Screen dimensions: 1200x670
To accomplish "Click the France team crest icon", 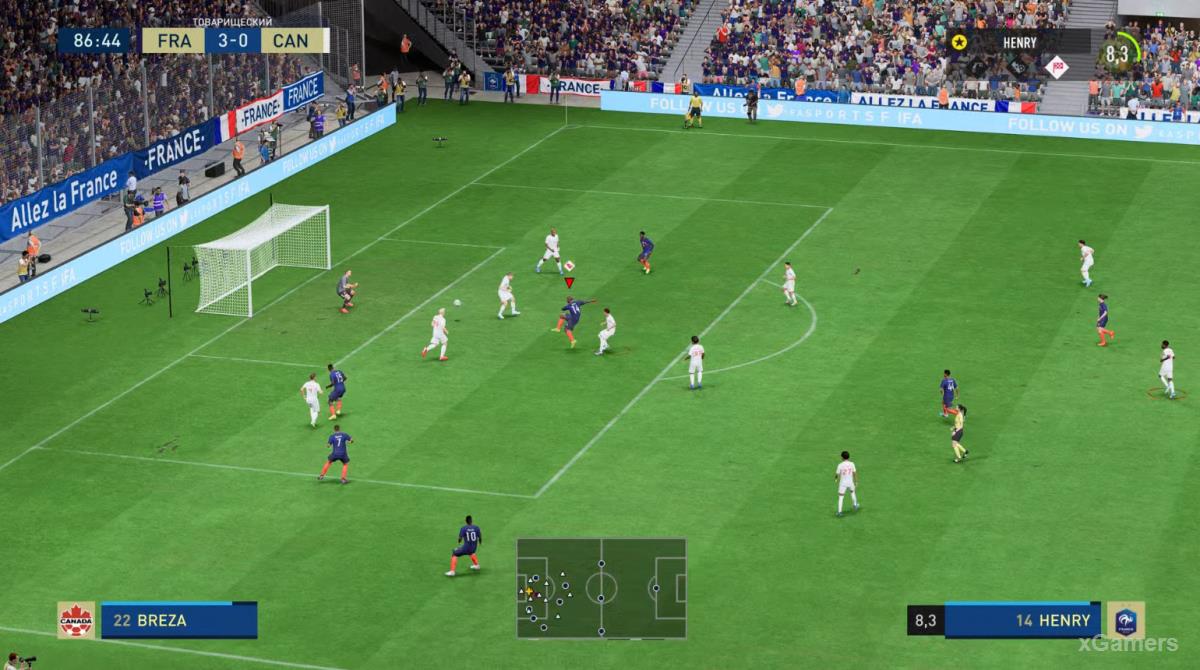I will coord(1125,620).
